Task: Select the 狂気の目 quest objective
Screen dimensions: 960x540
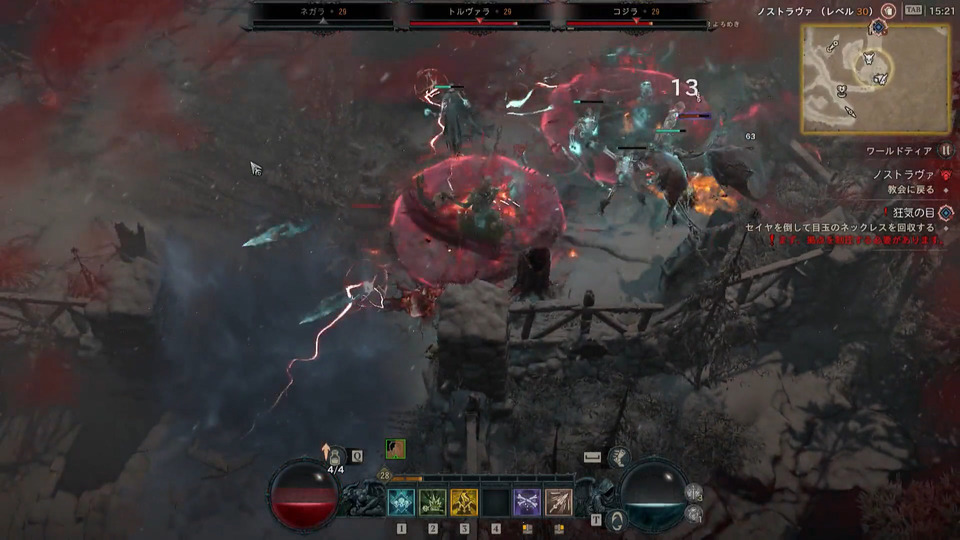Action: pyautogui.click(x=915, y=213)
